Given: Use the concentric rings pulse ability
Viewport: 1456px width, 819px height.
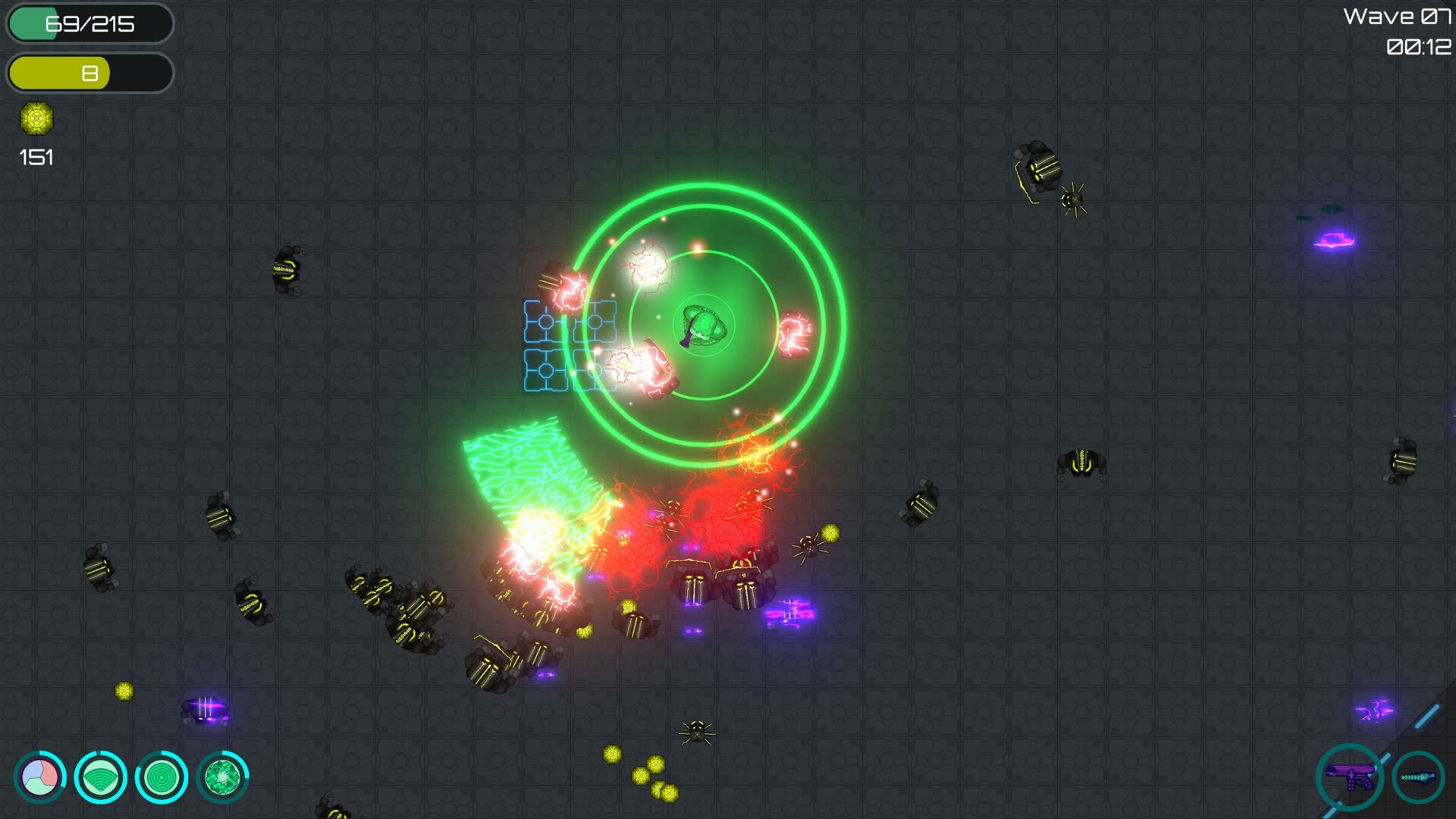Looking at the screenshot, I should pyautogui.click(x=161, y=777).
